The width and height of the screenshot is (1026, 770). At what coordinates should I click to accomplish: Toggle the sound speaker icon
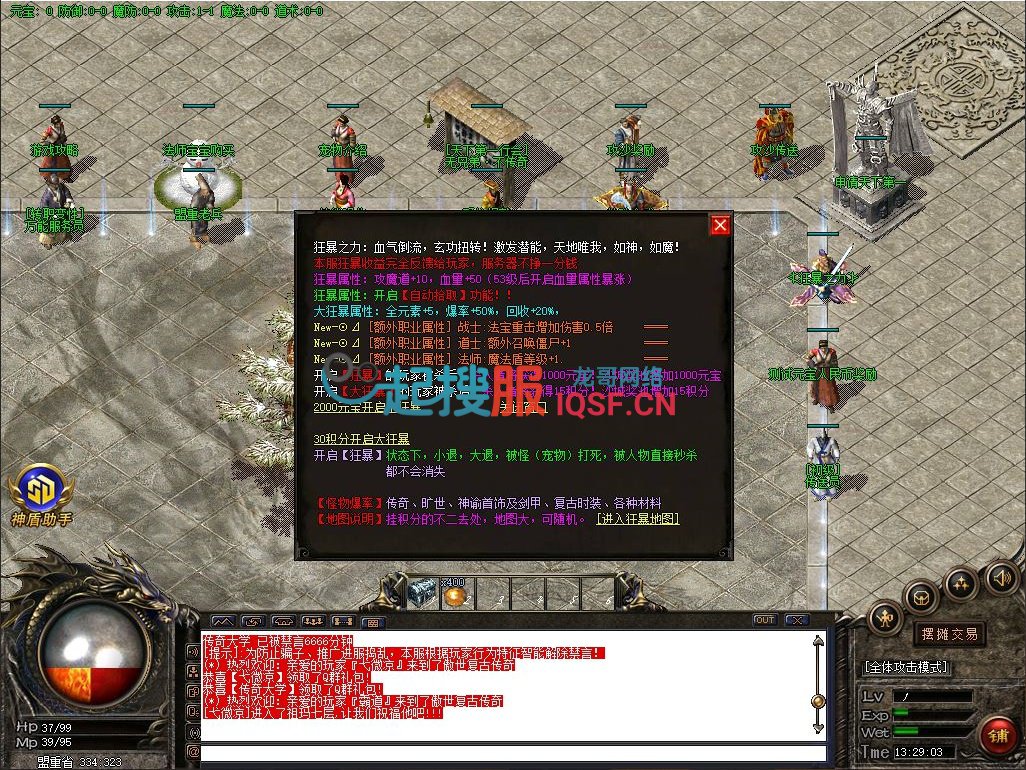click(1001, 577)
